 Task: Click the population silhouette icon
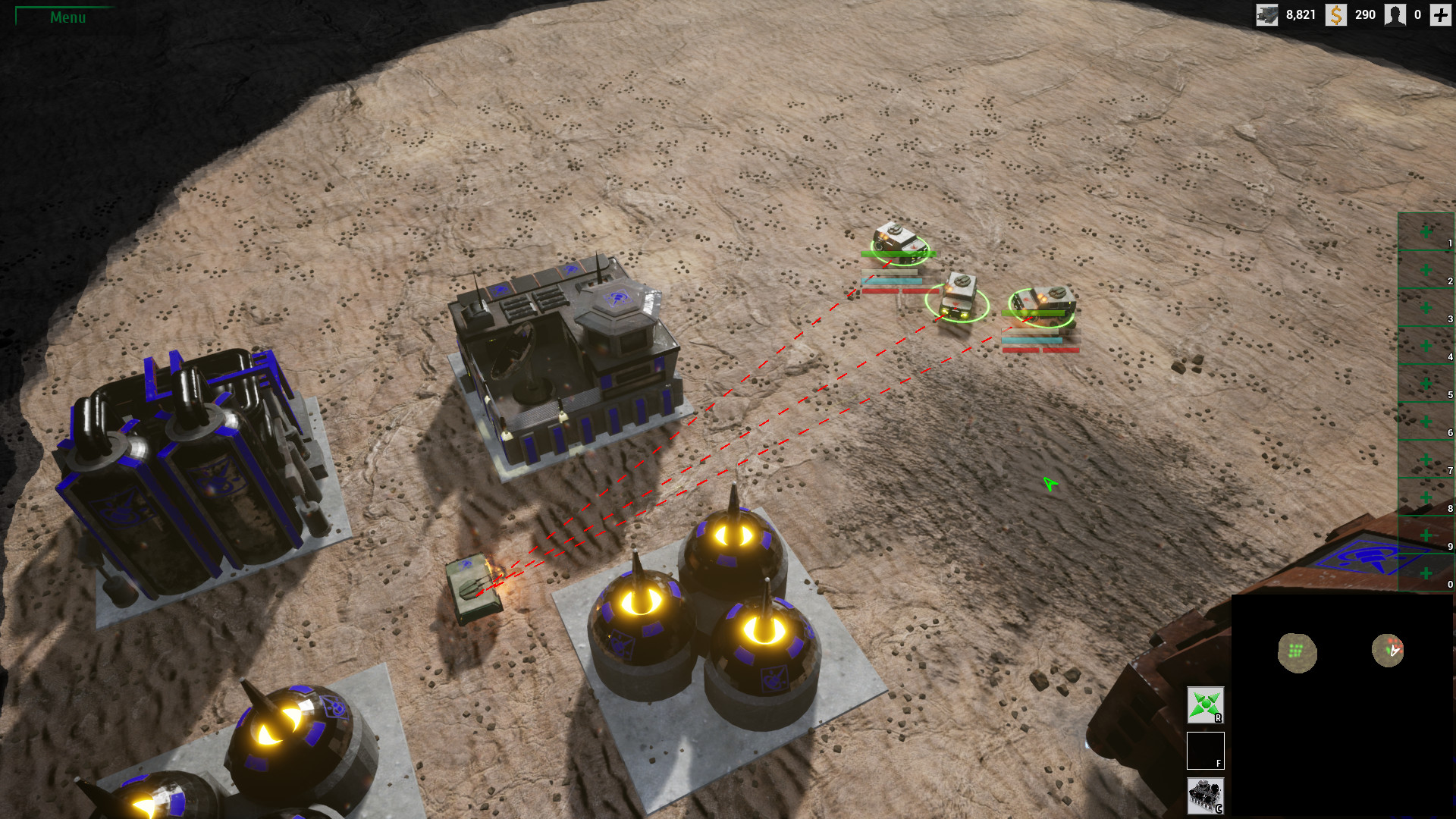[1395, 14]
